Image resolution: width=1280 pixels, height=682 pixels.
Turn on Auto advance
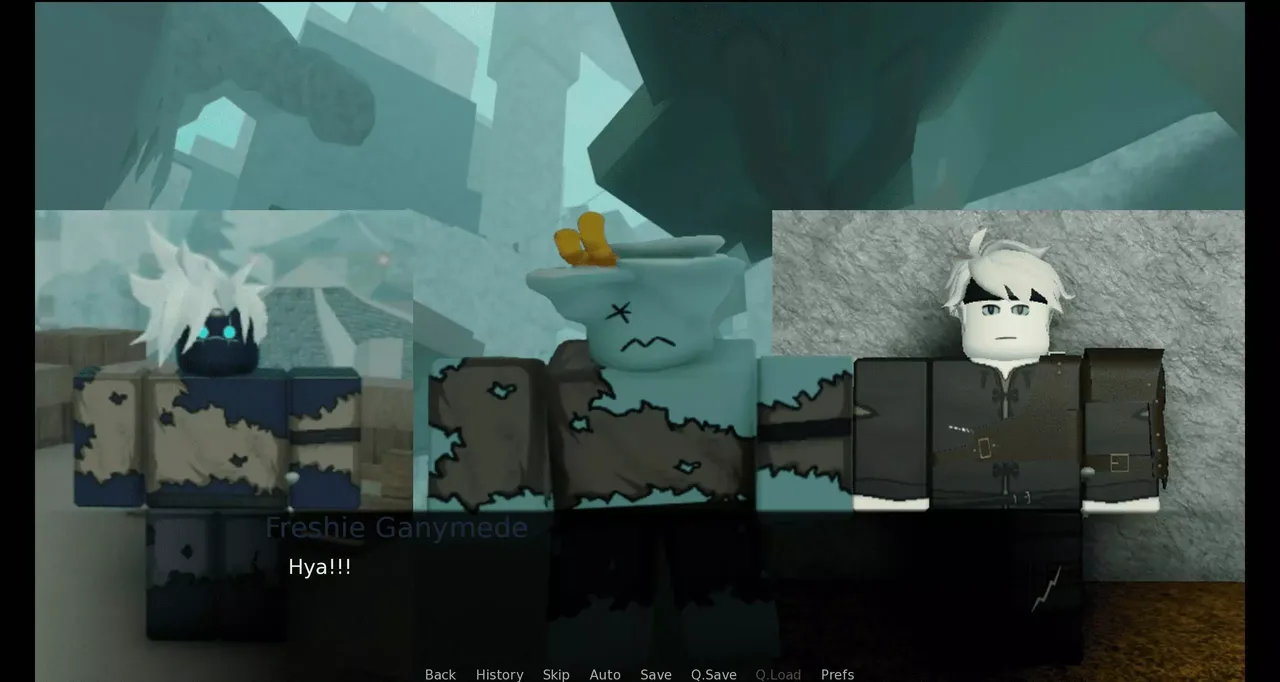pos(605,674)
